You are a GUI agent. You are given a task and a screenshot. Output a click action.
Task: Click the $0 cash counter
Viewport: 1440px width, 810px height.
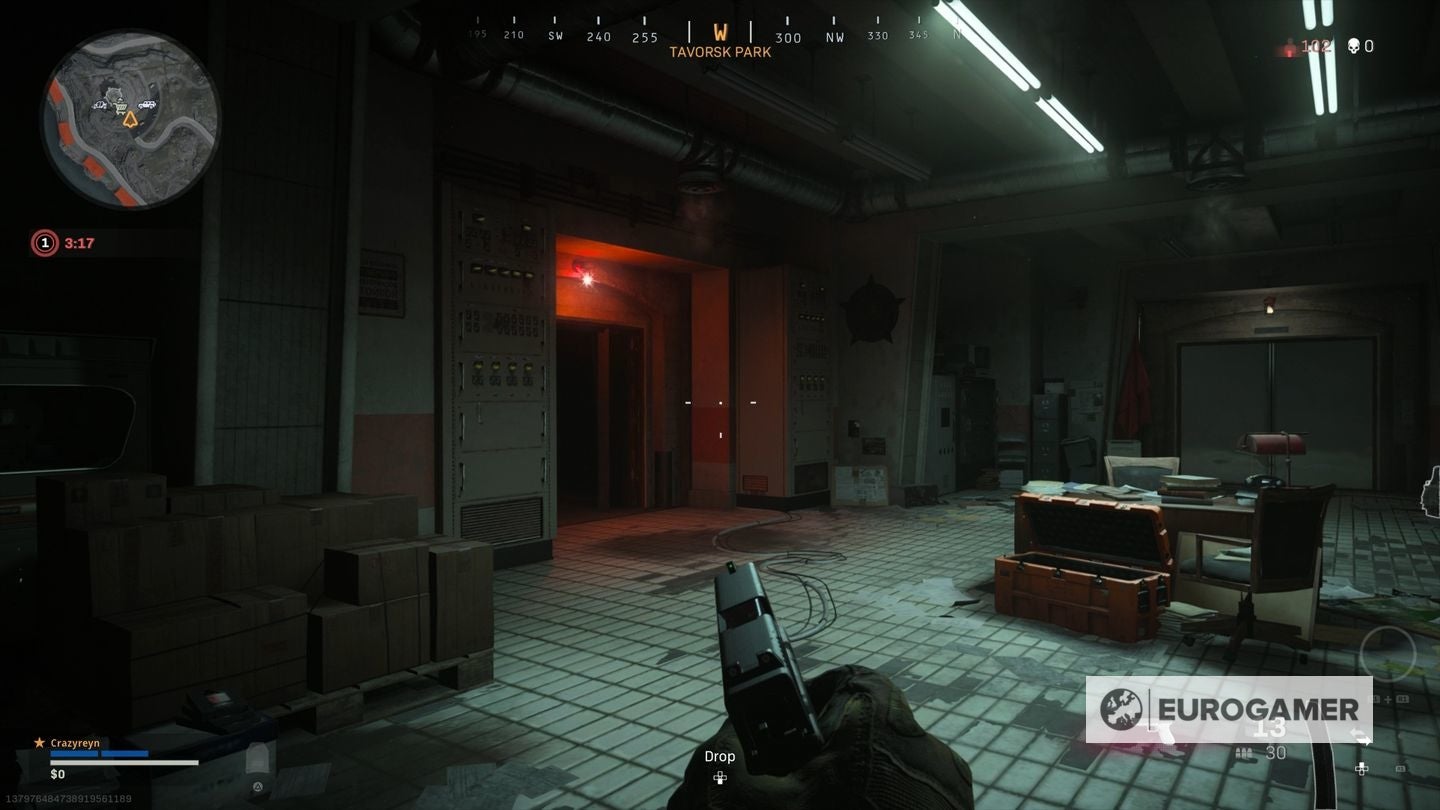57,773
